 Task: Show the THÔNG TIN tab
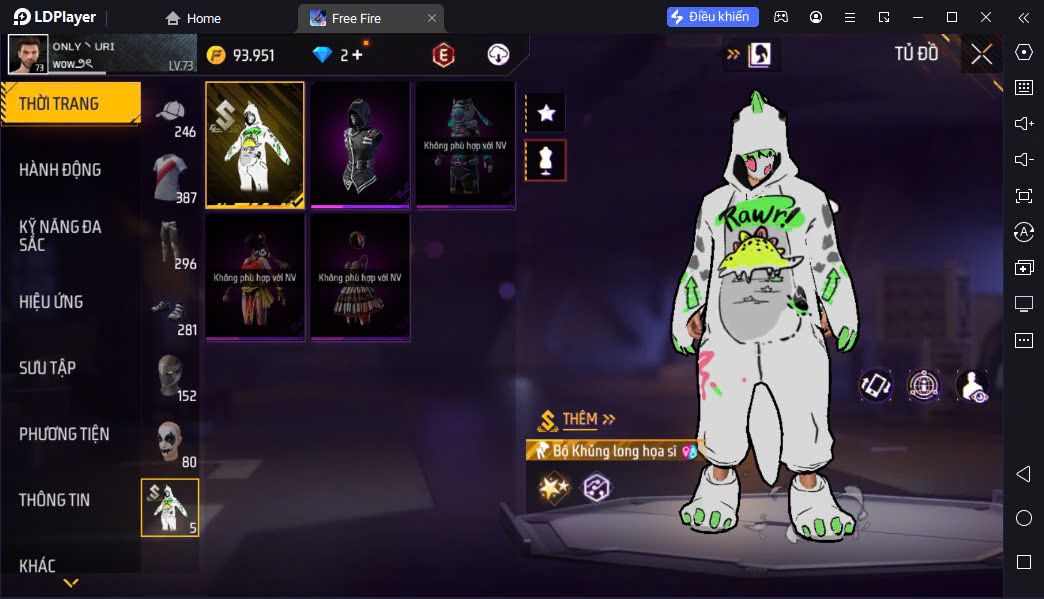tap(54, 500)
